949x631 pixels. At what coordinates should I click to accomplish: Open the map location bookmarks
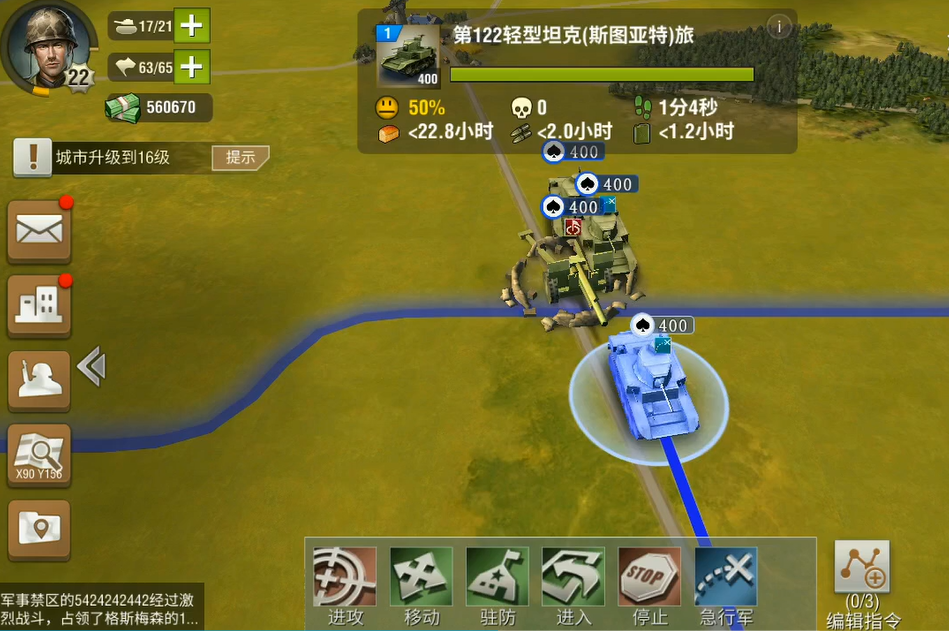point(40,530)
